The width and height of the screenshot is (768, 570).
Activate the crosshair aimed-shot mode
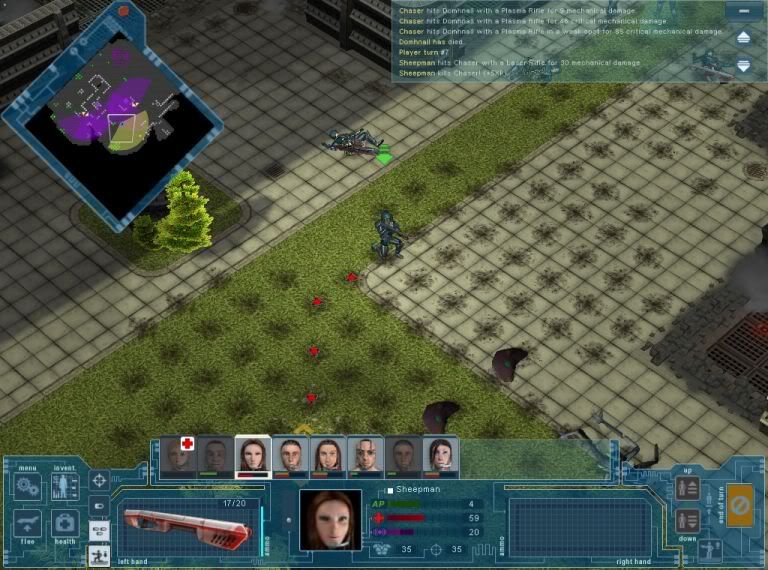pyautogui.click(x=99, y=481)
